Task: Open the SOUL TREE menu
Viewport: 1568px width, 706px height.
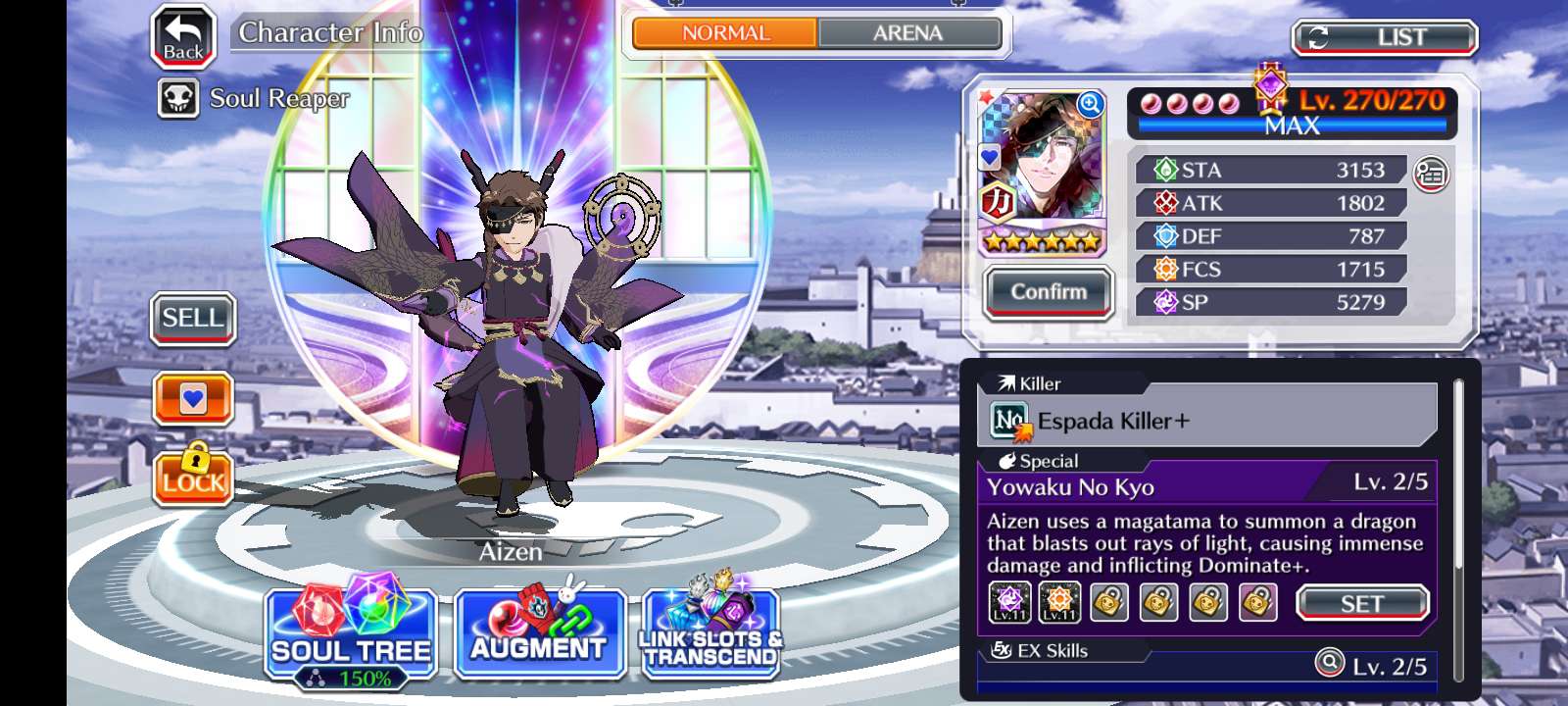Action: coord(351,633)
